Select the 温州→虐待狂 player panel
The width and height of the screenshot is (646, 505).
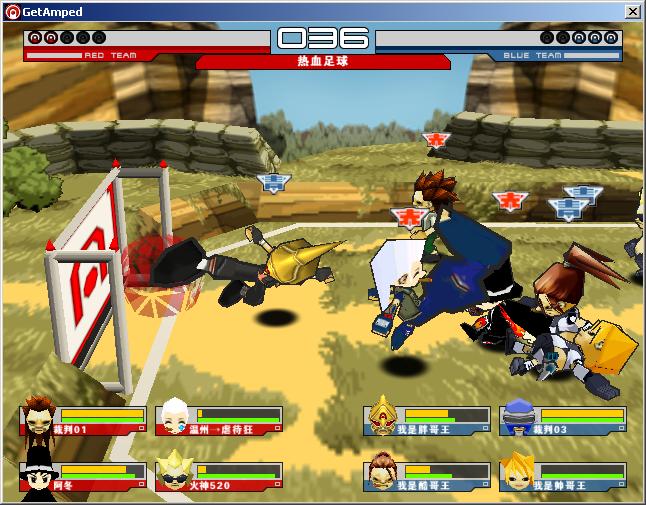click(220, 420)
